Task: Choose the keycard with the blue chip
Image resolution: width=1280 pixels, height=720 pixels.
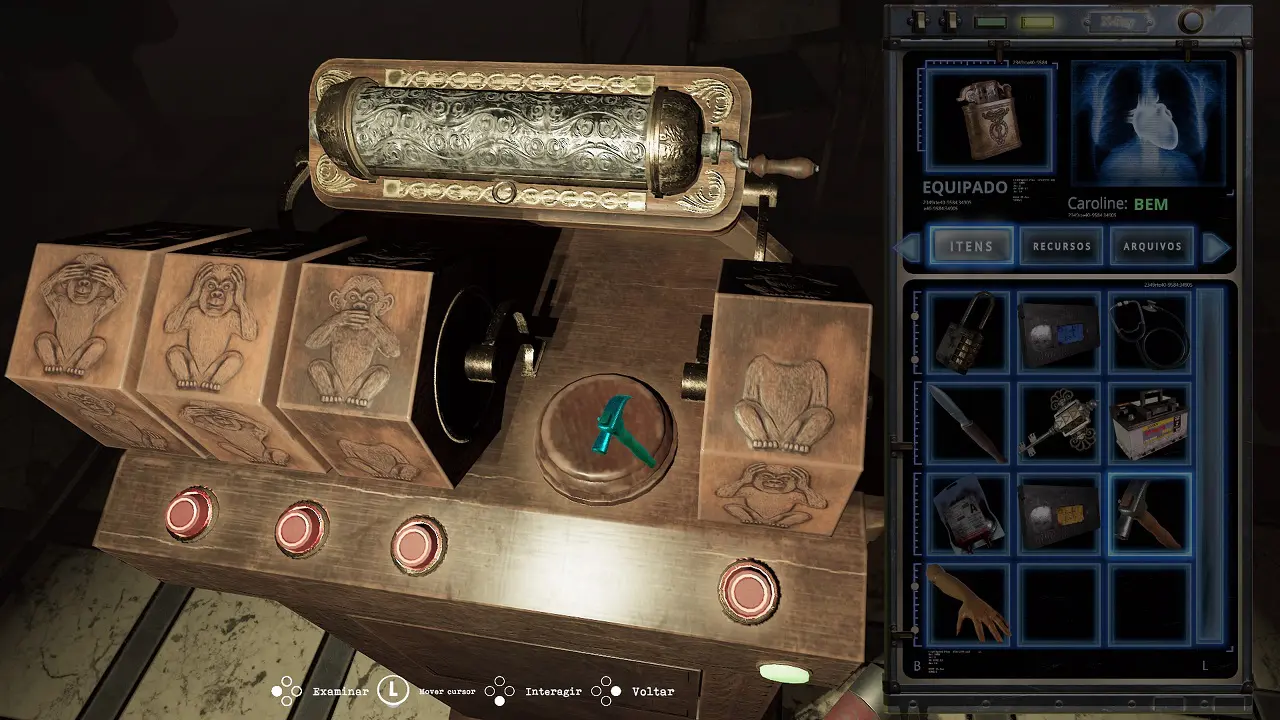Action: pos(1059,333)
